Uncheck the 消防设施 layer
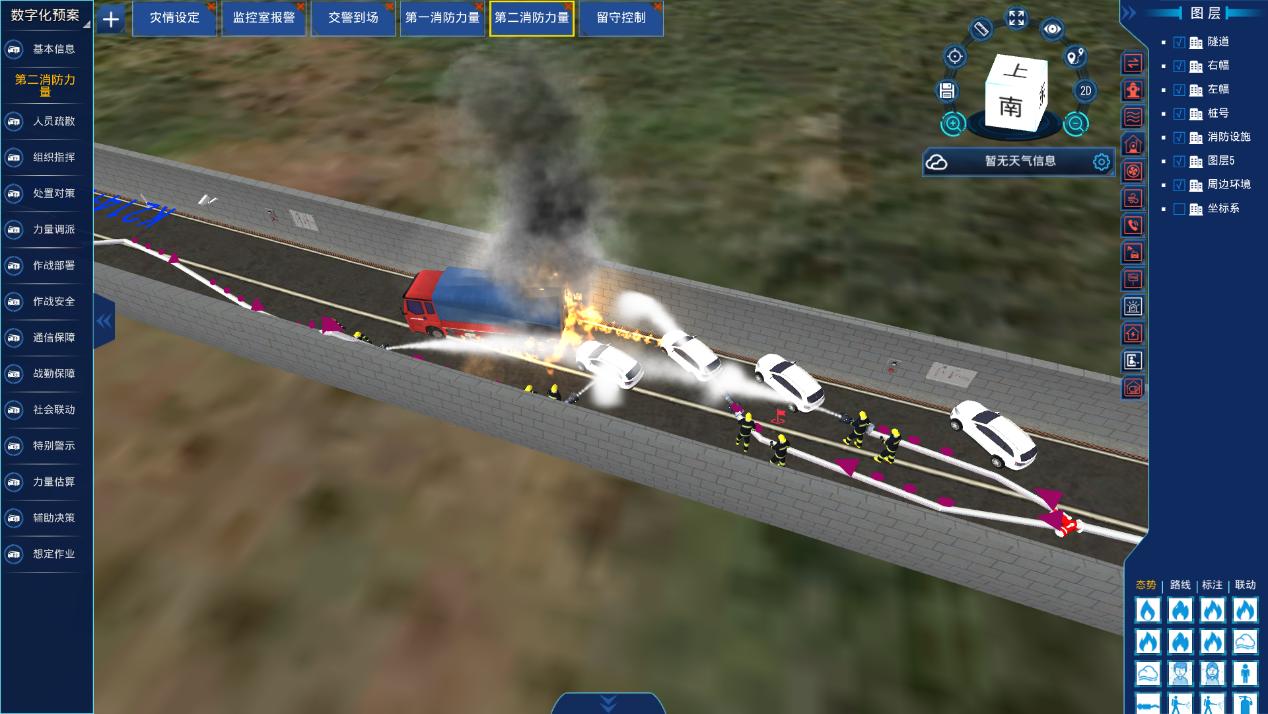This screenshot has width=1268, height=714. (1179, 137)
